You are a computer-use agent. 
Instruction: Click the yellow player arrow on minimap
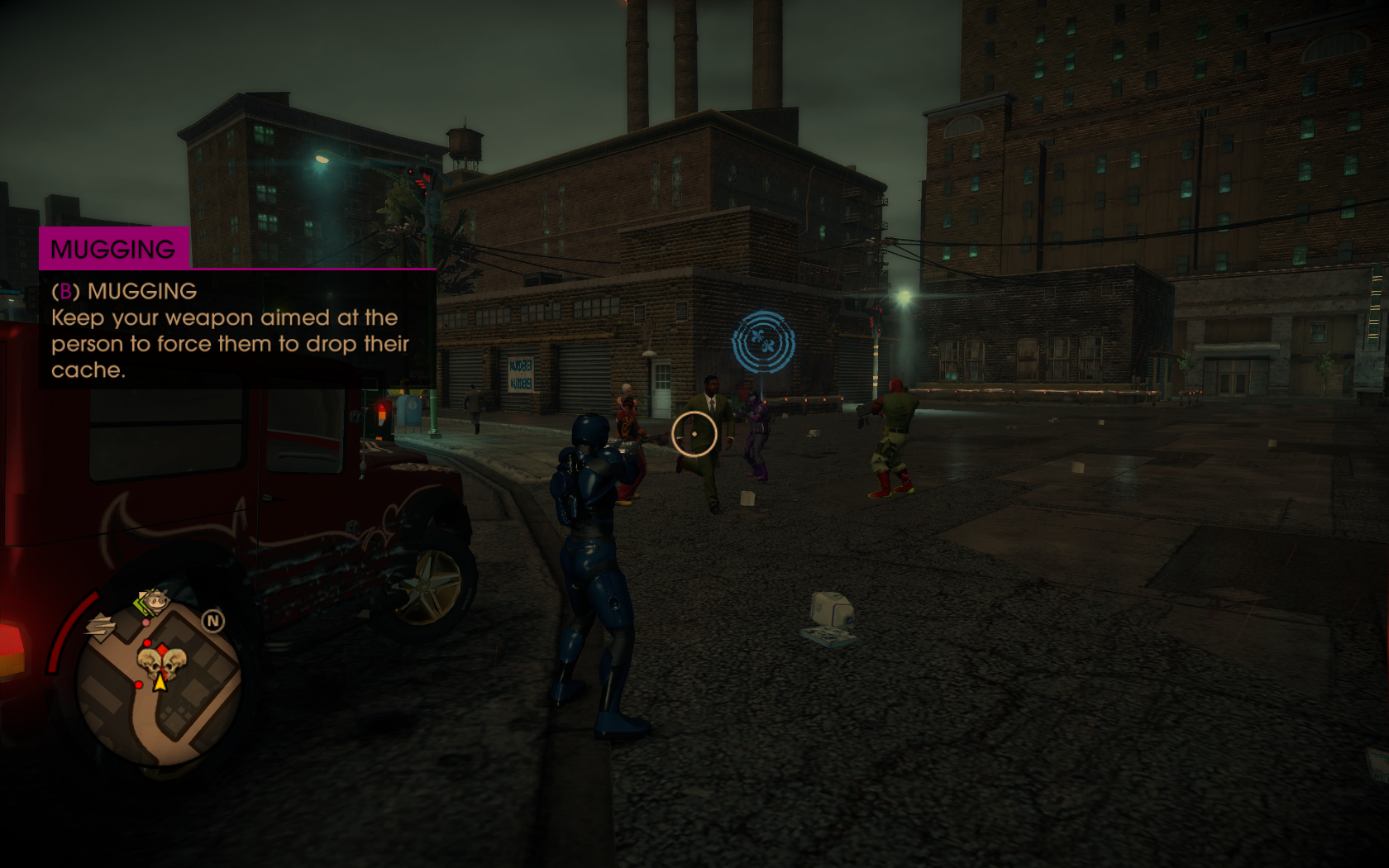point(160,682)
